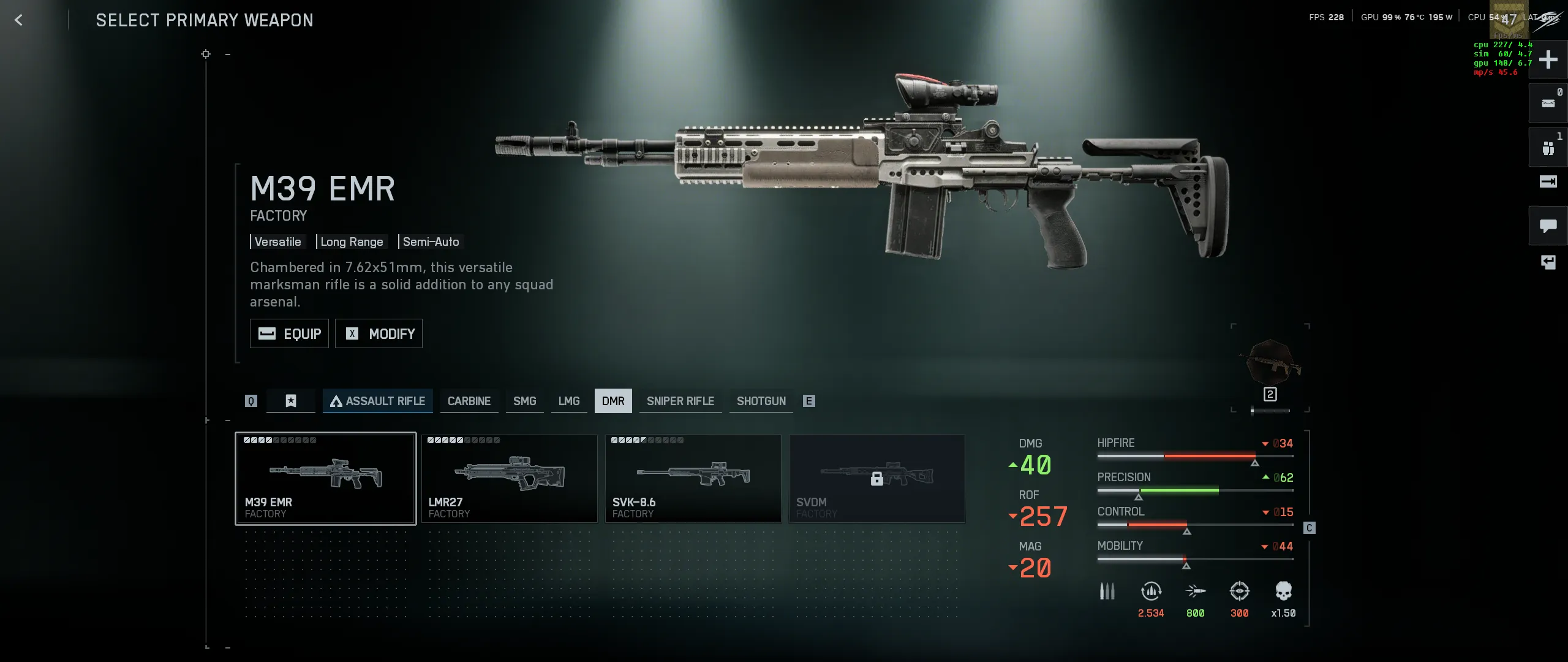
Task: Click the plus icon at top right
Action: [x=1548, y=59]
